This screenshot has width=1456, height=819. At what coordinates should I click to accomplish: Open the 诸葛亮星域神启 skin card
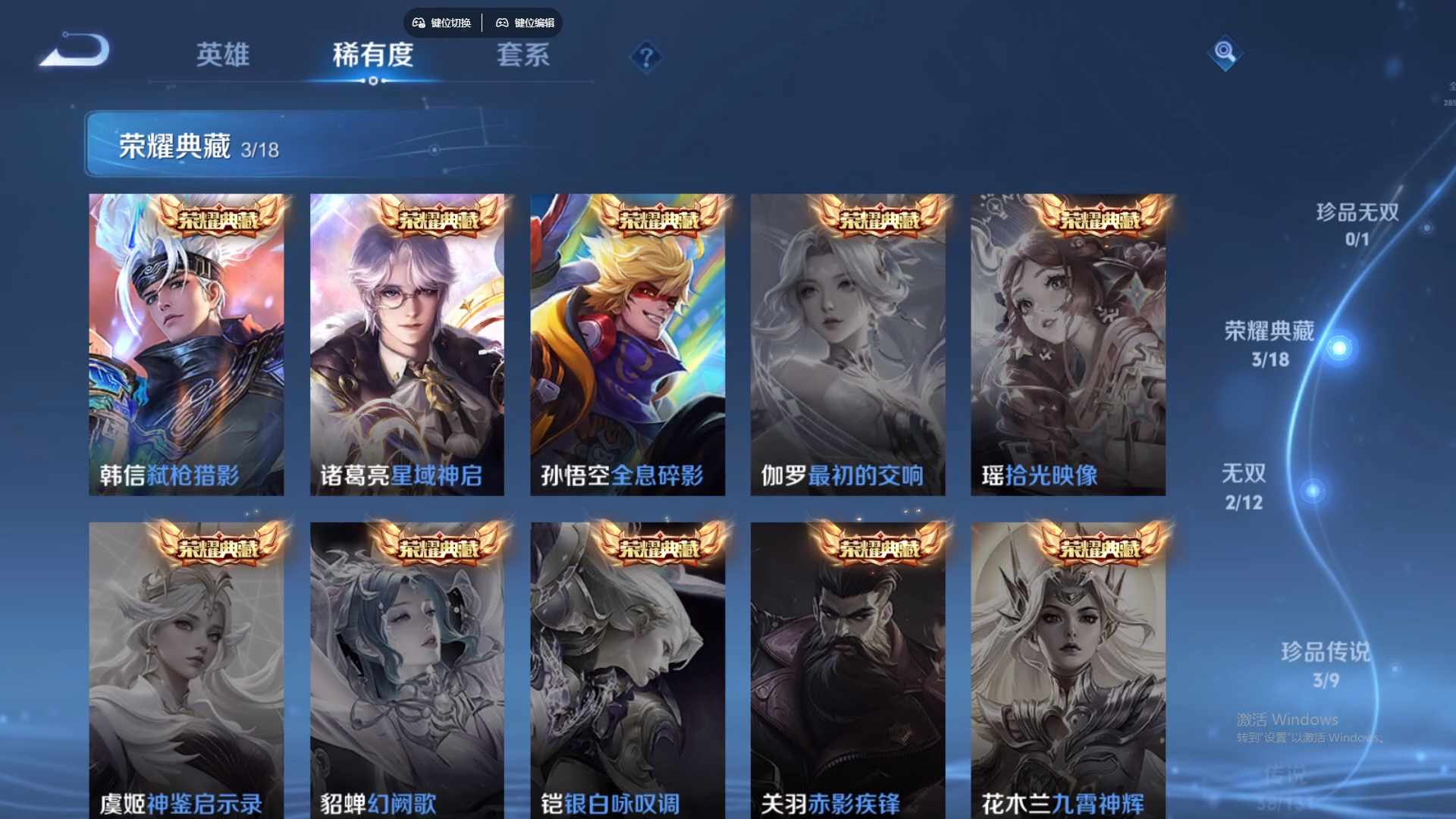pyautogui.click(x=407, y=341)
